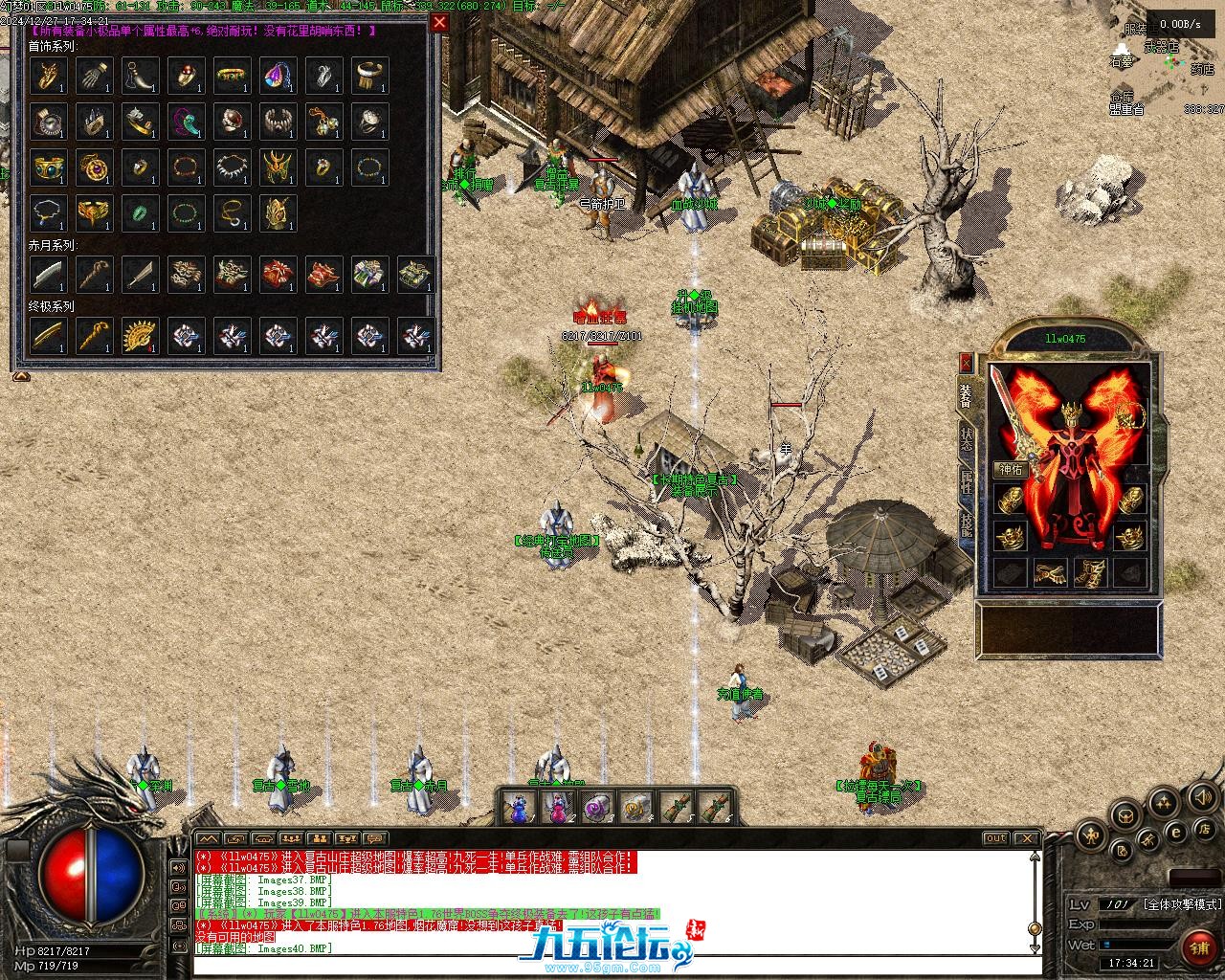This screenshot has height=980, width=1225.
Task: Close the equipment series item window
Action: (x=438, y=23)
